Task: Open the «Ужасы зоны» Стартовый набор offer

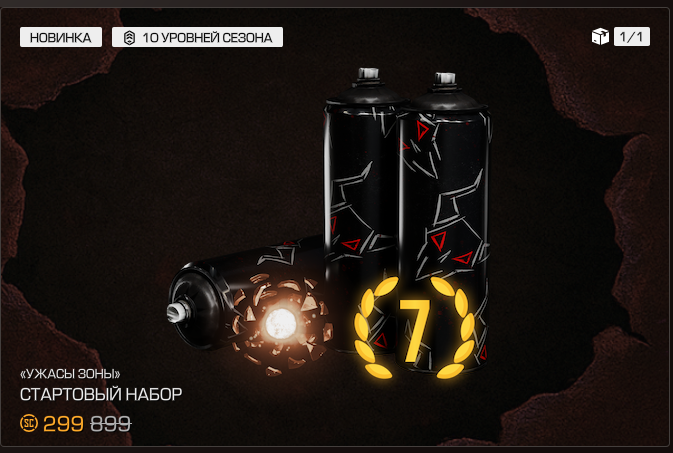Action: click(x=101, y=393)
